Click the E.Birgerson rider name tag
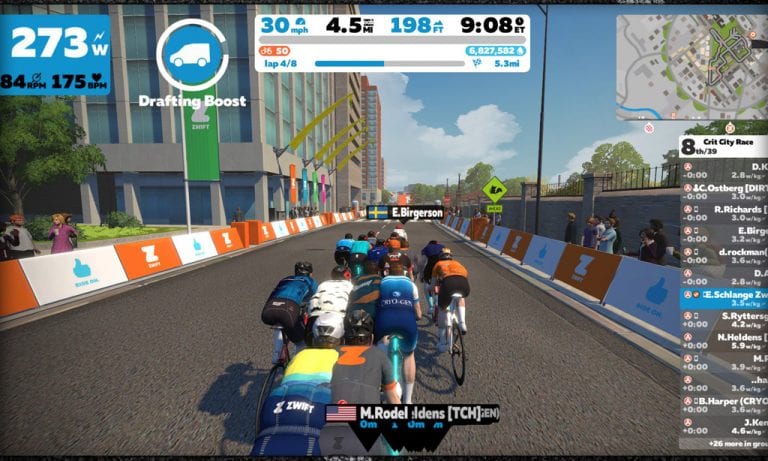Screen dimensions: 768x461 (x=406, y=212)
